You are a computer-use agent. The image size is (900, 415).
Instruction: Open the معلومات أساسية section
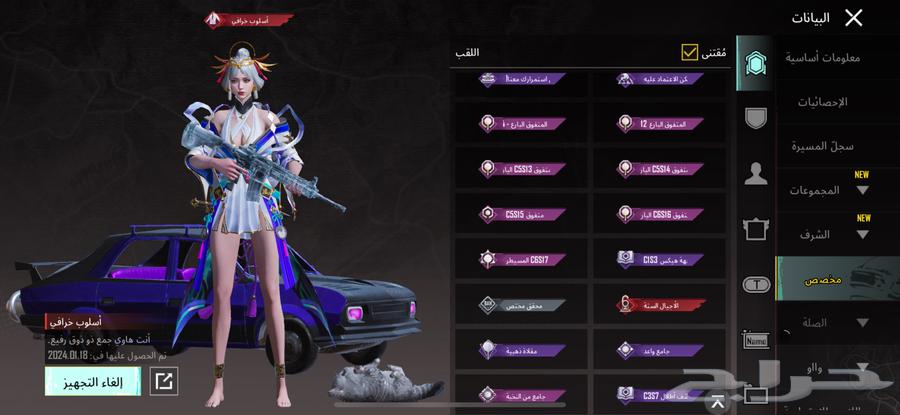(x=823, y=58)
